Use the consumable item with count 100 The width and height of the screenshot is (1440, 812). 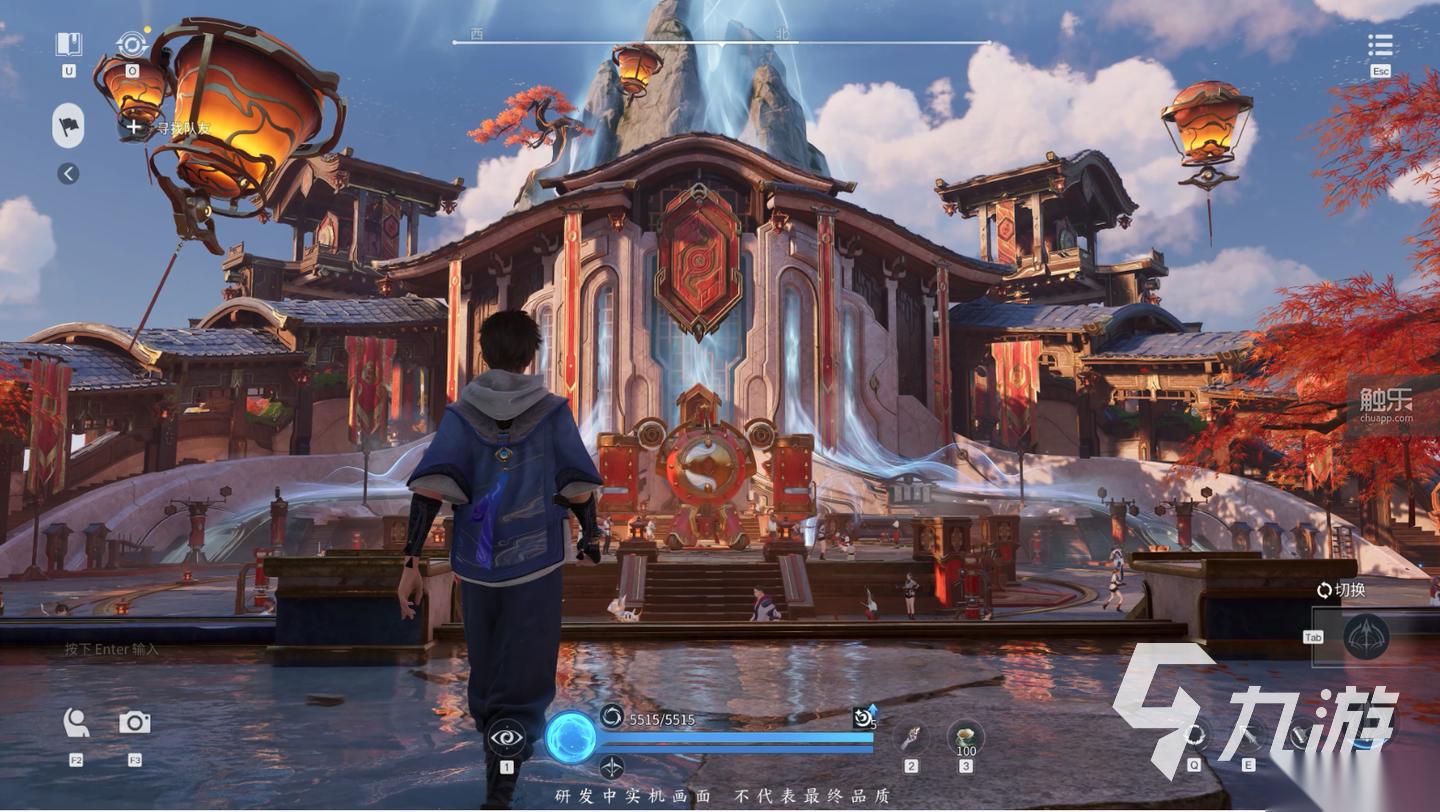966,738
